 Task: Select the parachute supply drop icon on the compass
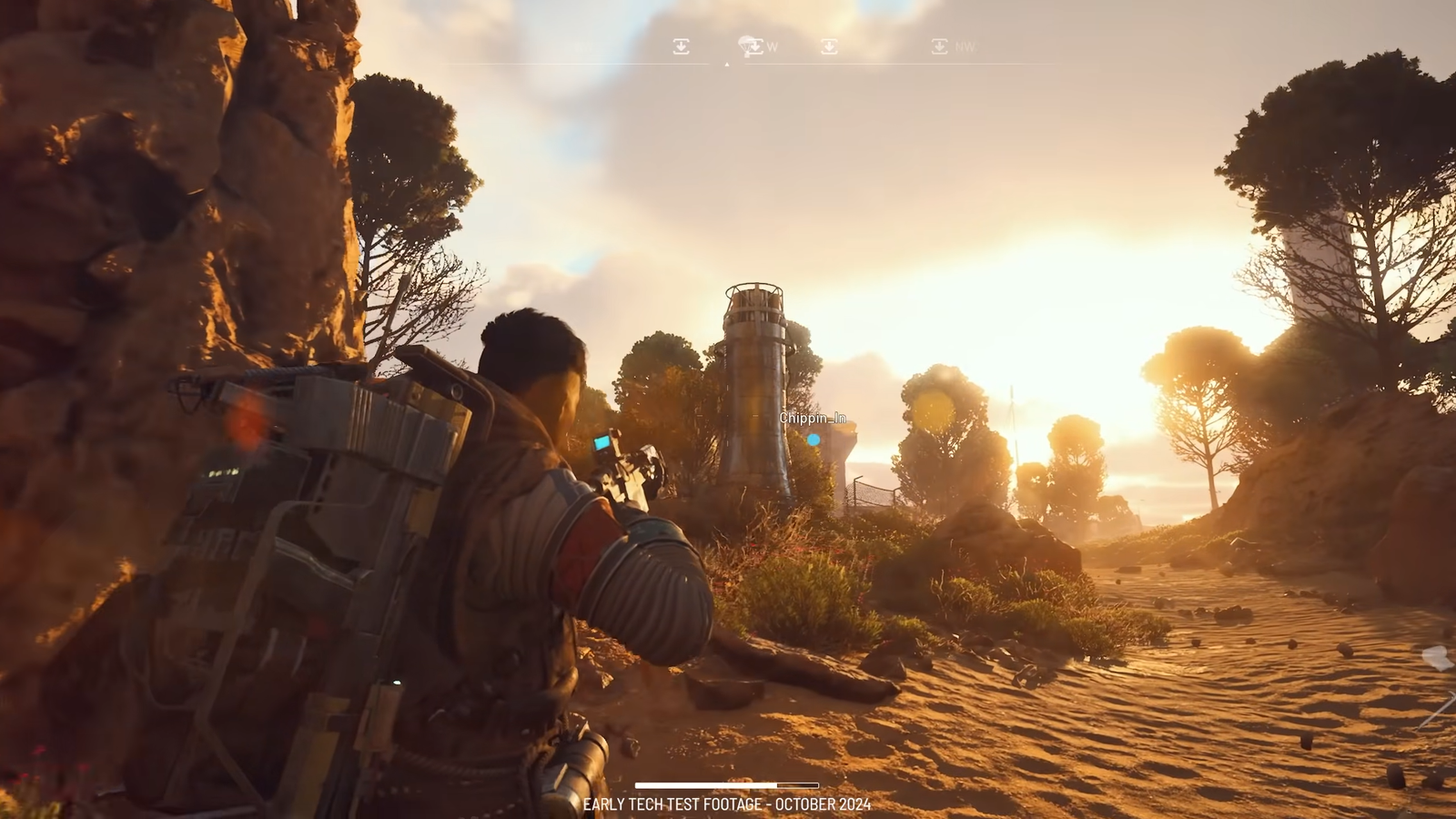745,47
